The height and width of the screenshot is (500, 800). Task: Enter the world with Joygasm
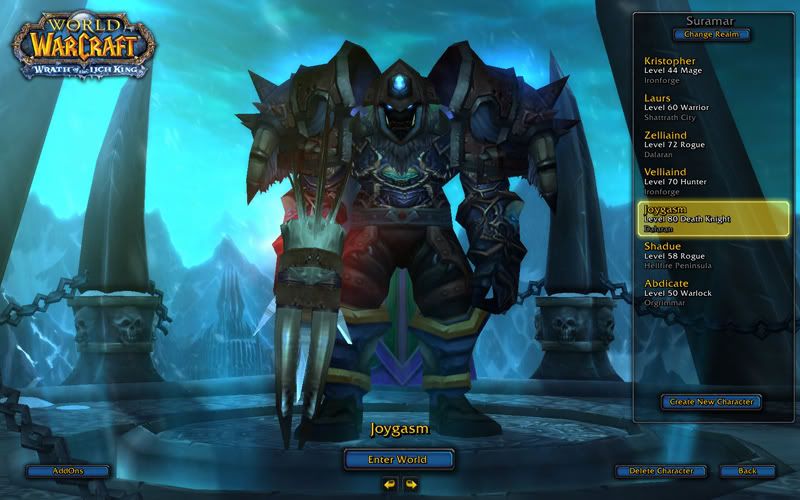(399, 459)
